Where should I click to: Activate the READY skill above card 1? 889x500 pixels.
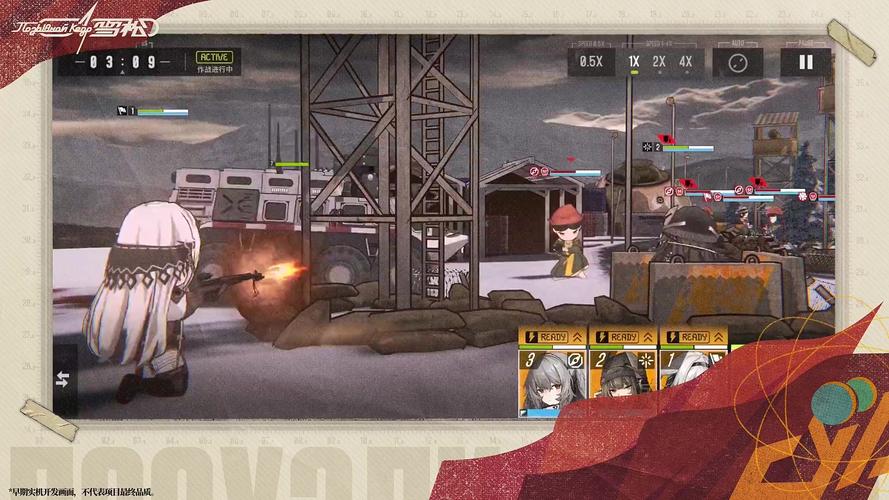tap(693, 337)
